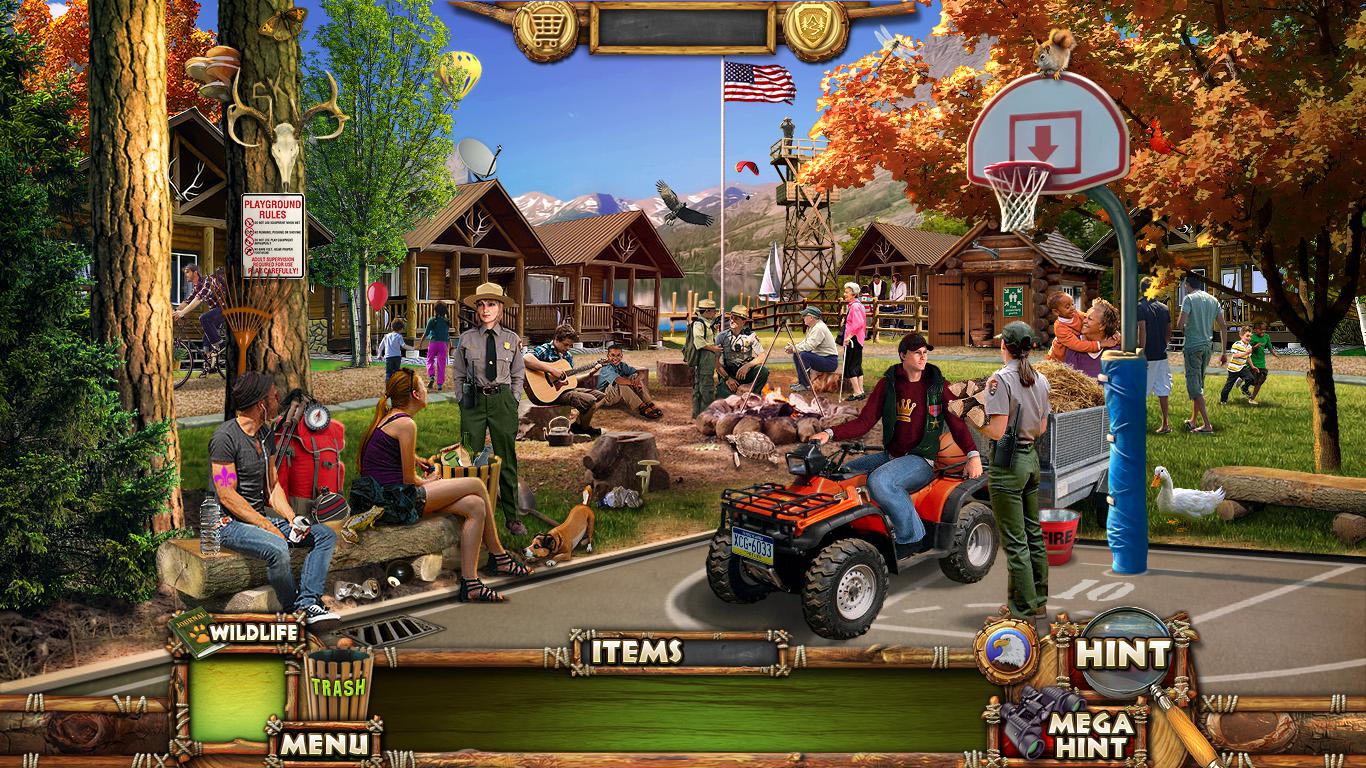The width and height of the screenshot is (1366, 768).
Task: Click the bald eagle medallion
Action: click(1006, 651)
